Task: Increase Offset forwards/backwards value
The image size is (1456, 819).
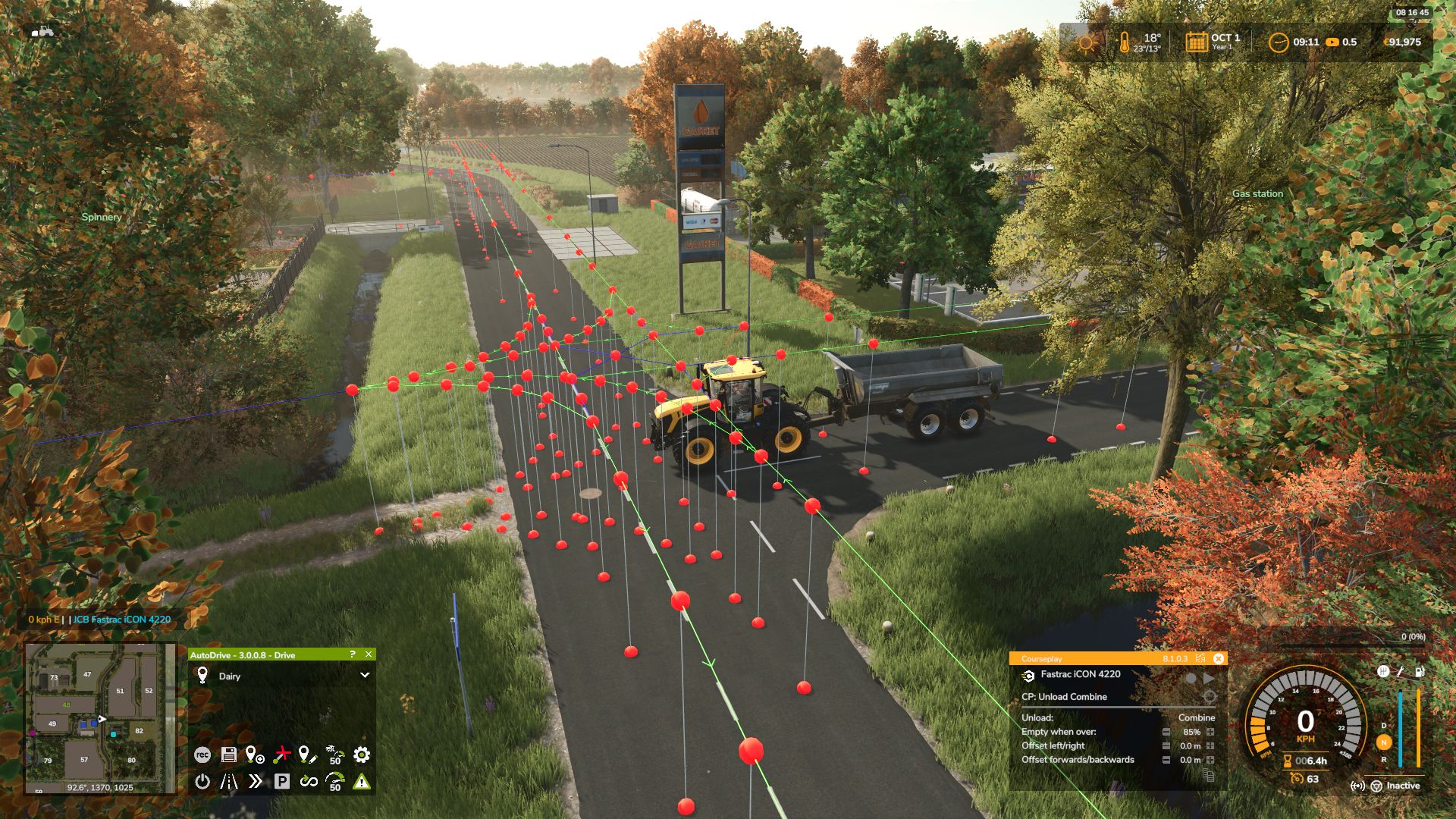Action: click(1210, 759)
